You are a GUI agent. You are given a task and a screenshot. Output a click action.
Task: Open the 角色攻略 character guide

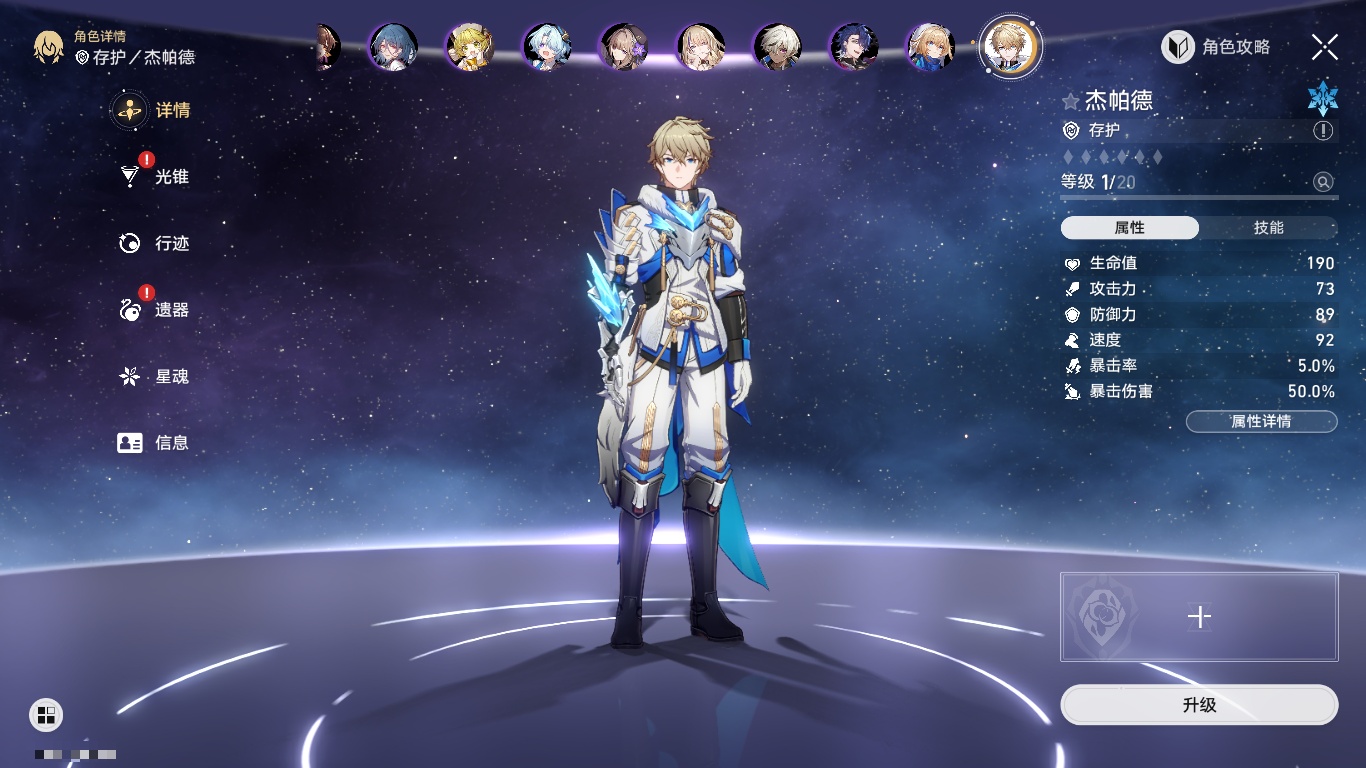[x=1216, y=47]
